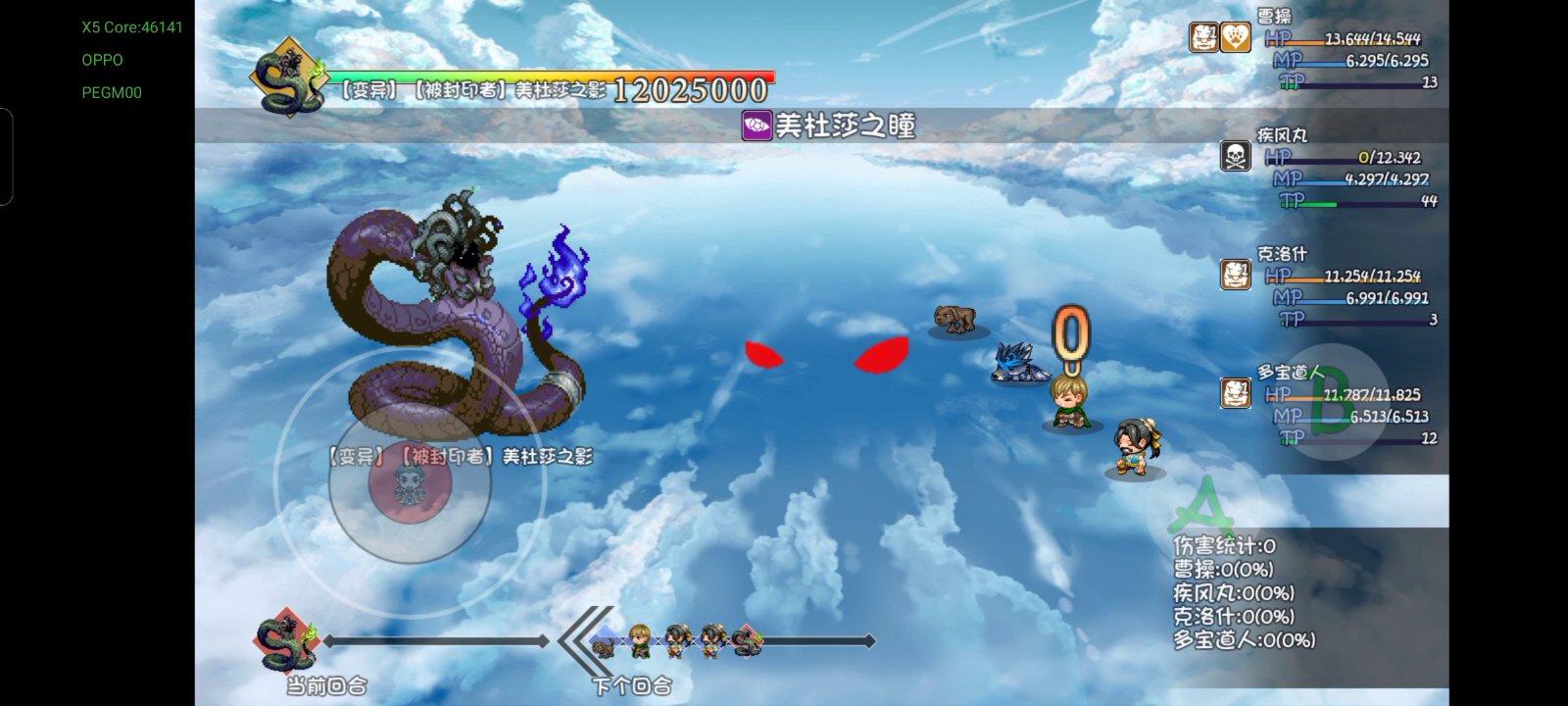Select 曹操's party status portrait
The height and width of the screenshot is (706, 1568).
pyautogui.click(x=1204, y=38)
